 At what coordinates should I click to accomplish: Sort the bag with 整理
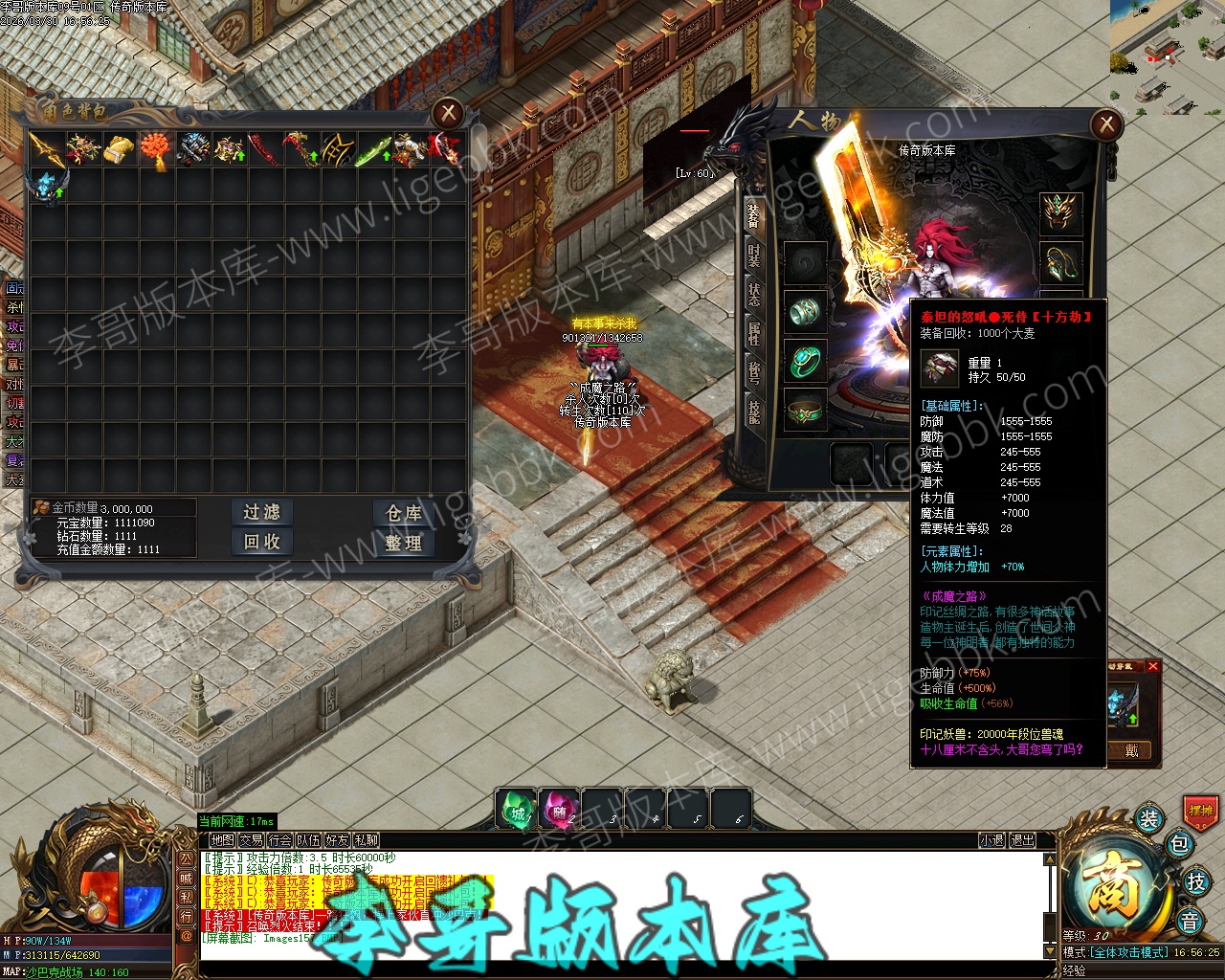pyautogui.click(x=404, y=543)
